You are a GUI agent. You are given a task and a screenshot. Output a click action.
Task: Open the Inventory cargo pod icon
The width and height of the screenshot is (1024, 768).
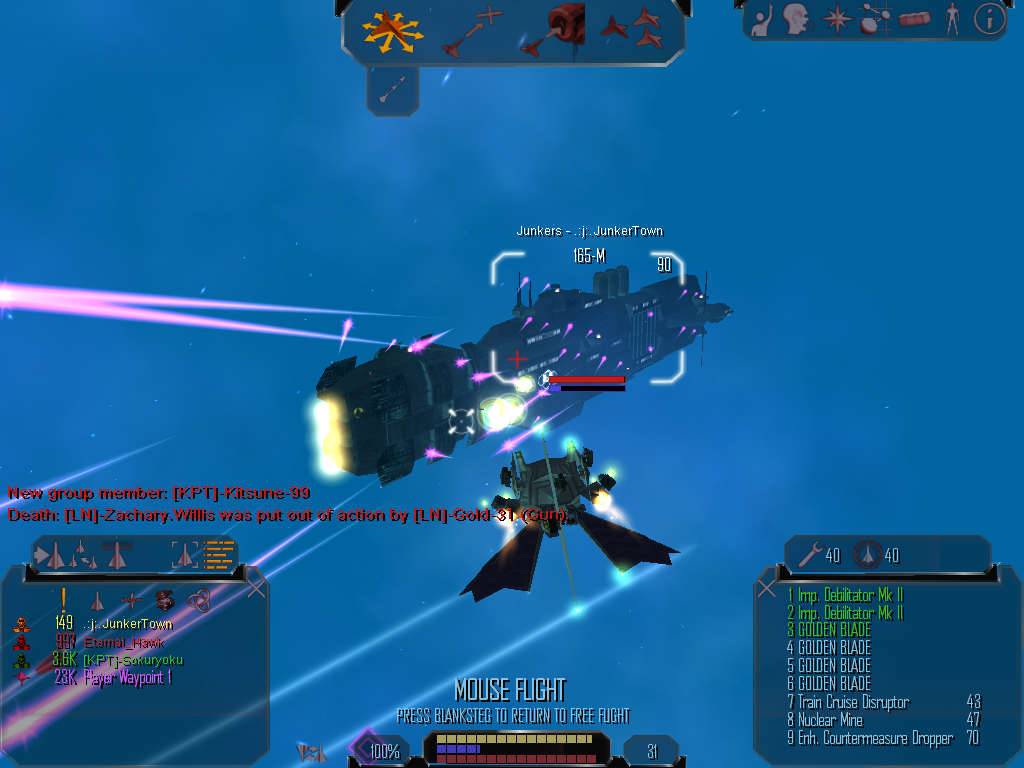(914, 18)
